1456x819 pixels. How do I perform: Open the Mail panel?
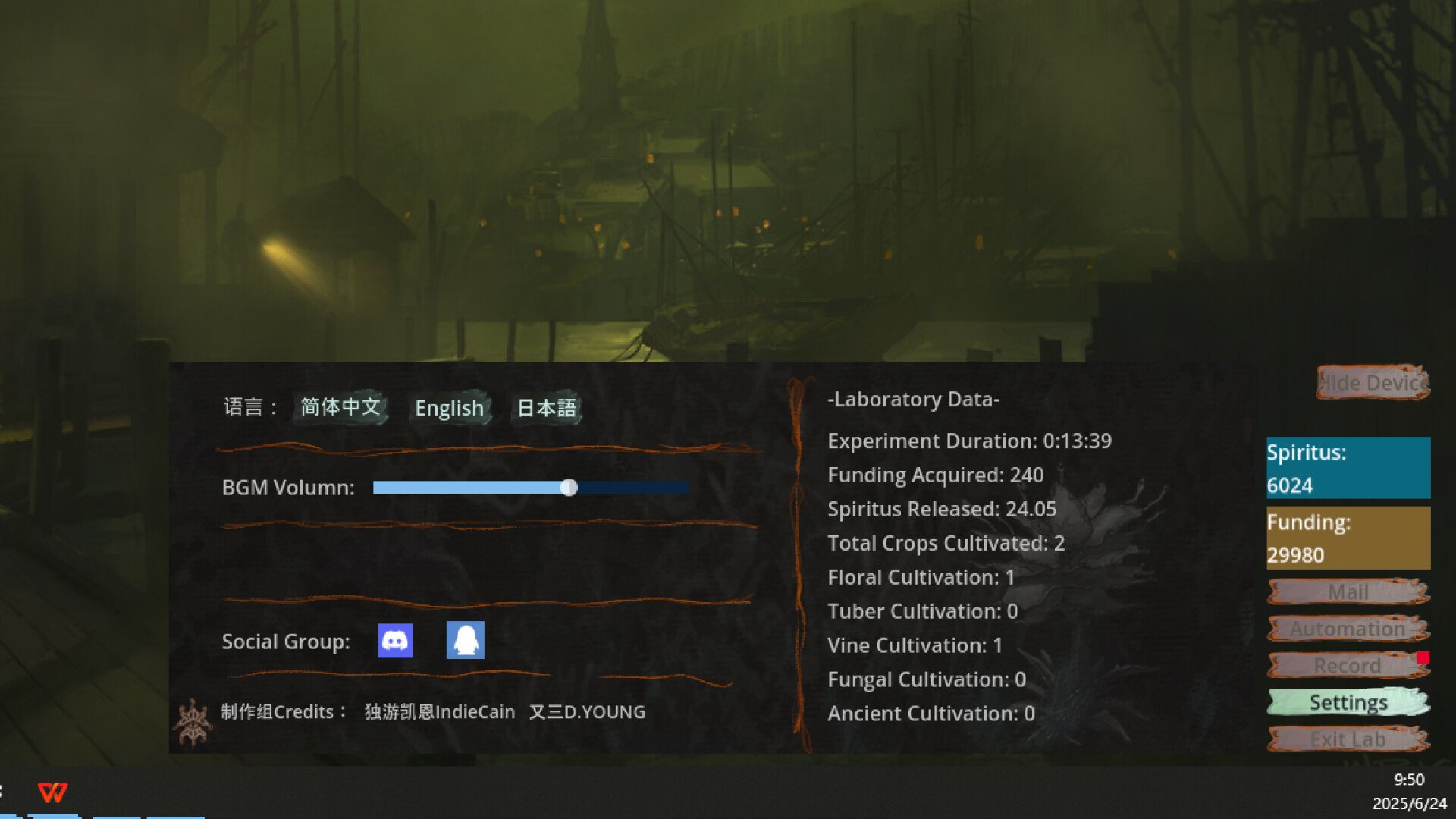pos(1348,592)
